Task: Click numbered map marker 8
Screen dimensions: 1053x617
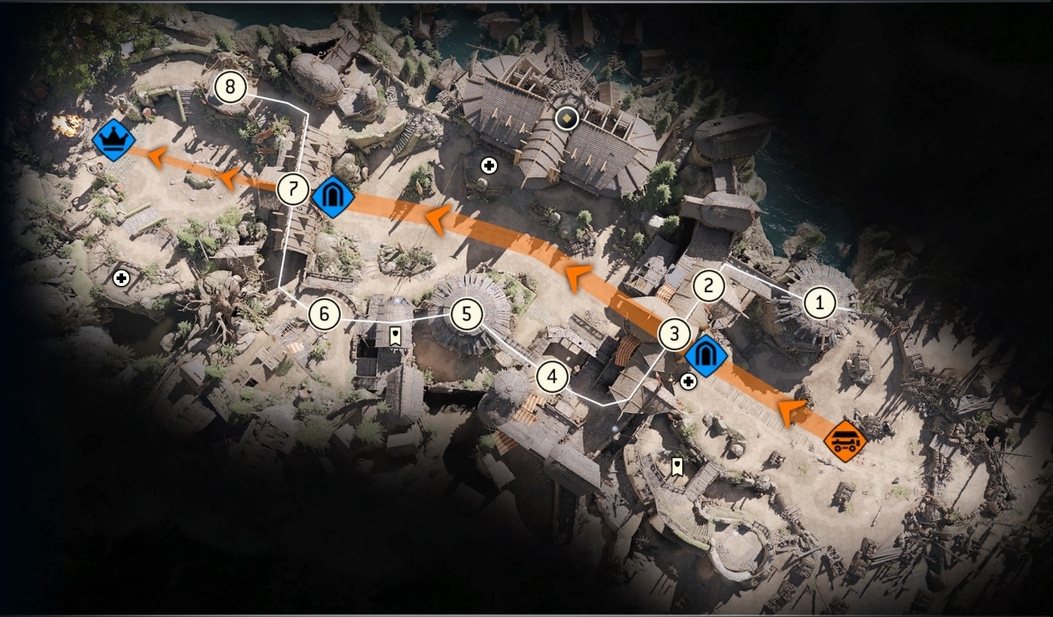Action: tap(230, 88)
